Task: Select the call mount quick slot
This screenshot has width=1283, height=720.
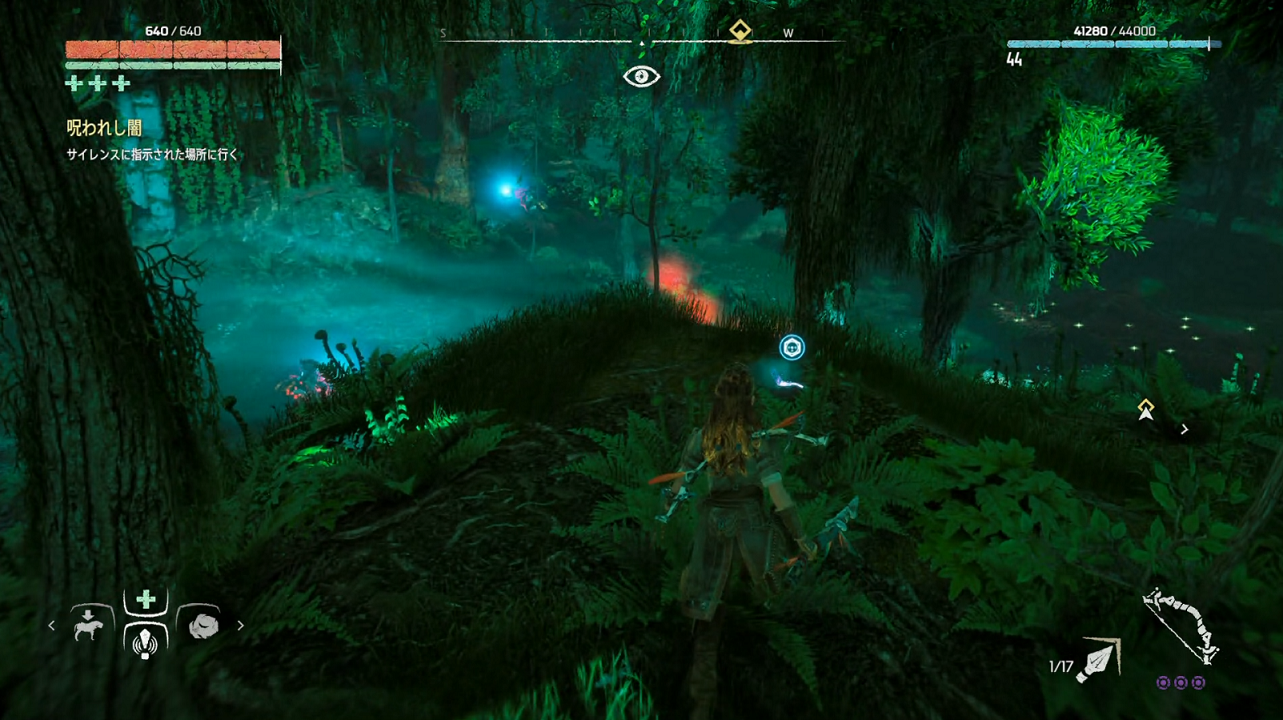Action: coord(88,625)
